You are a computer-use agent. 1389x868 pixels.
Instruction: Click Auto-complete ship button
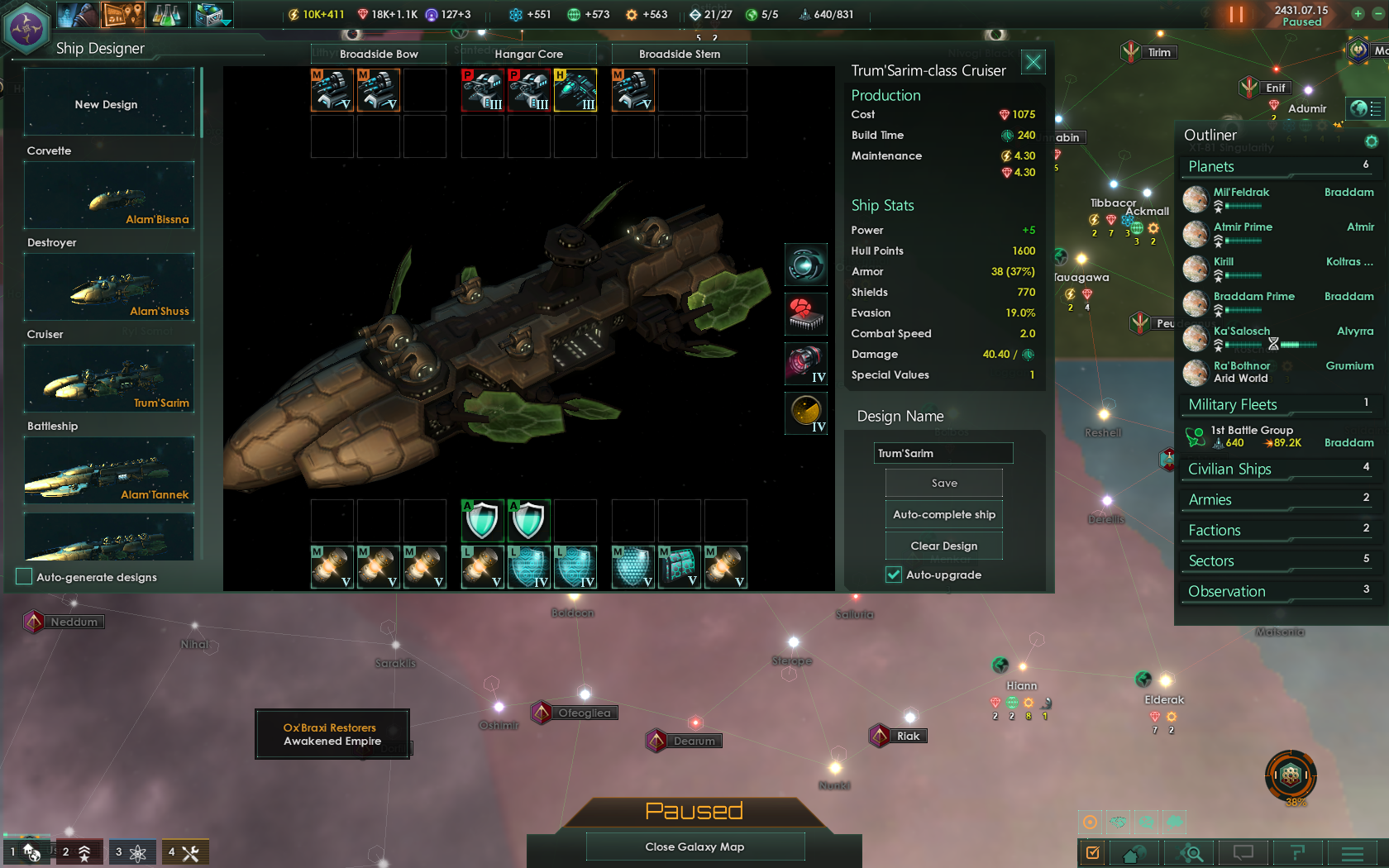tap(943, 514)
